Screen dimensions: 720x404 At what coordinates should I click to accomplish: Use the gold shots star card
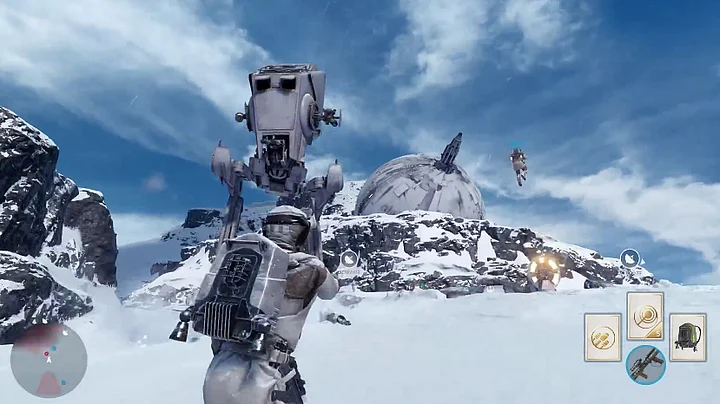[603, 337]
